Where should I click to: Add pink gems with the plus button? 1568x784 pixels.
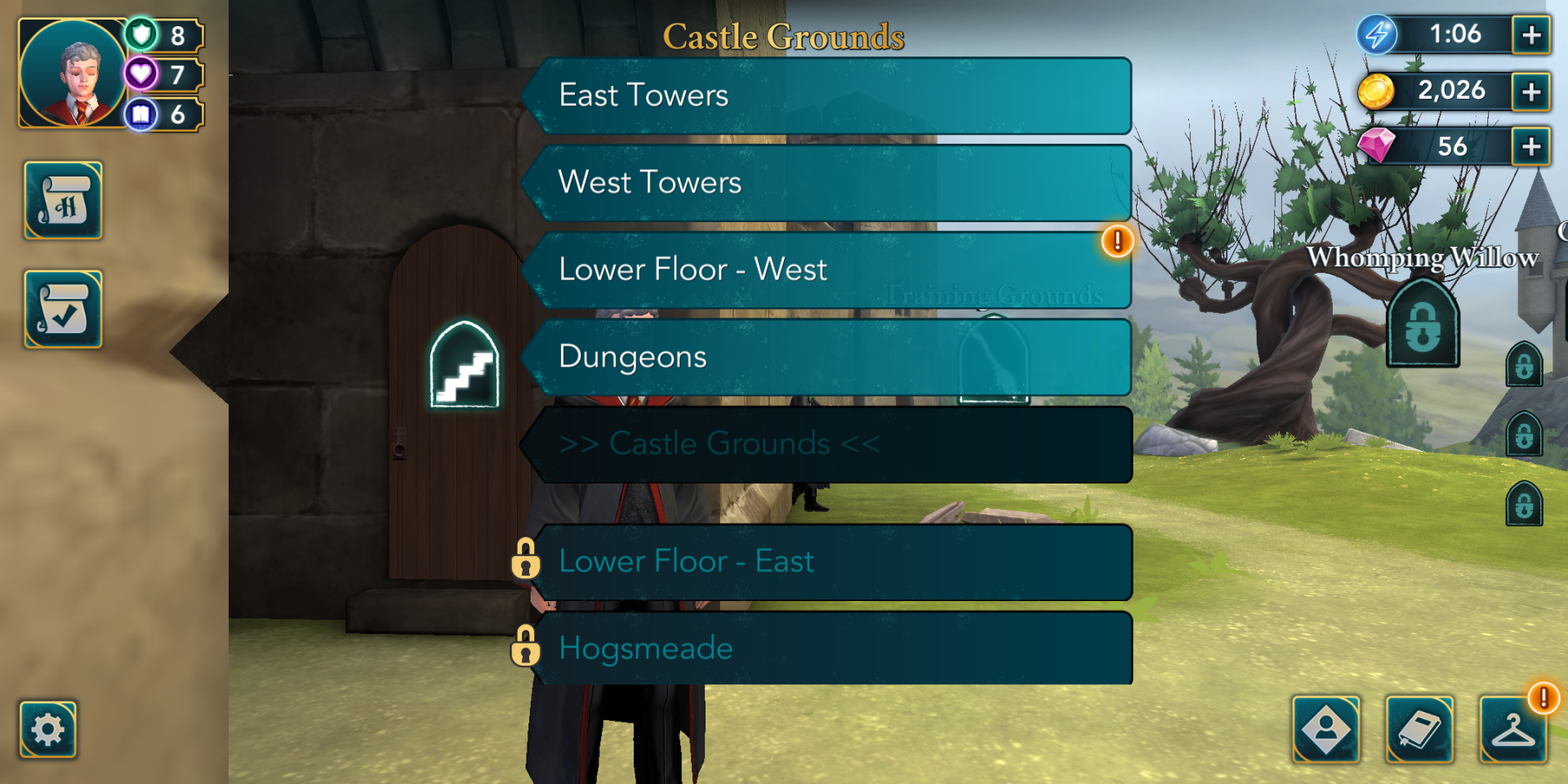(x=1531, y=147)
